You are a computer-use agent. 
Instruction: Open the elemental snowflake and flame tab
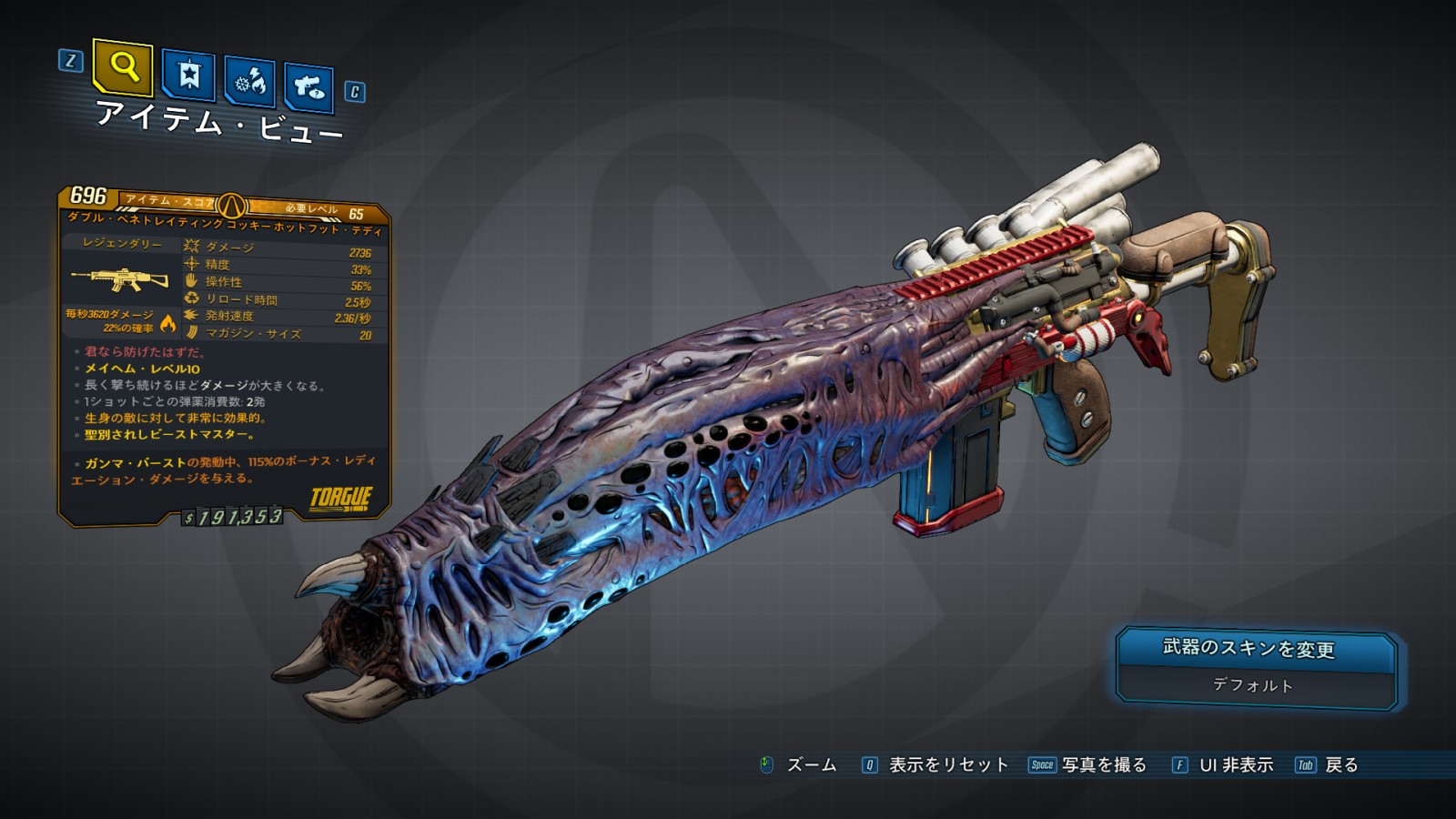(x=249, y=82)
